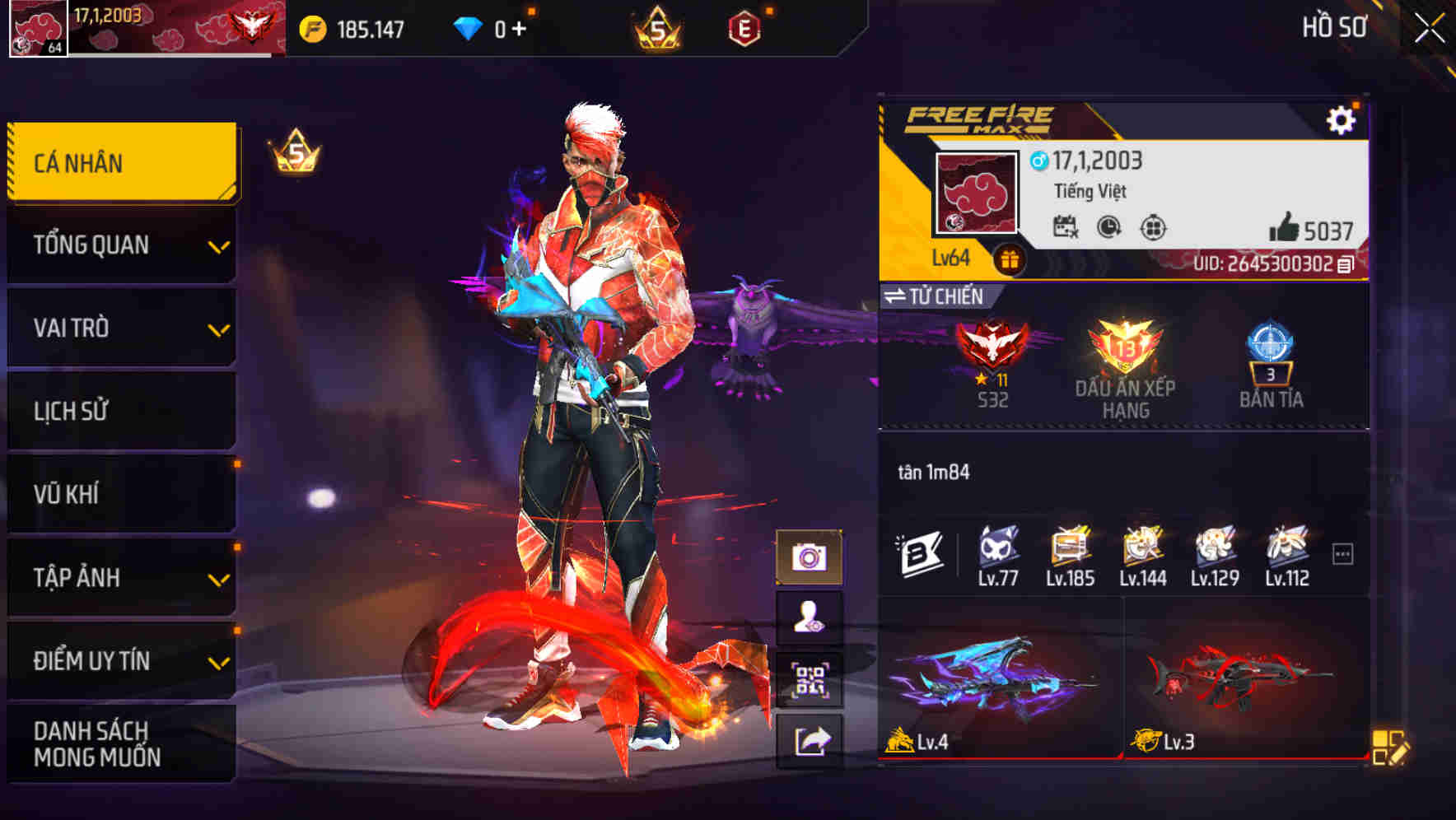Select the blue dragon weapon skin thumbnail
Screen dimensions: 1456x820
click(x=996, y=692)
